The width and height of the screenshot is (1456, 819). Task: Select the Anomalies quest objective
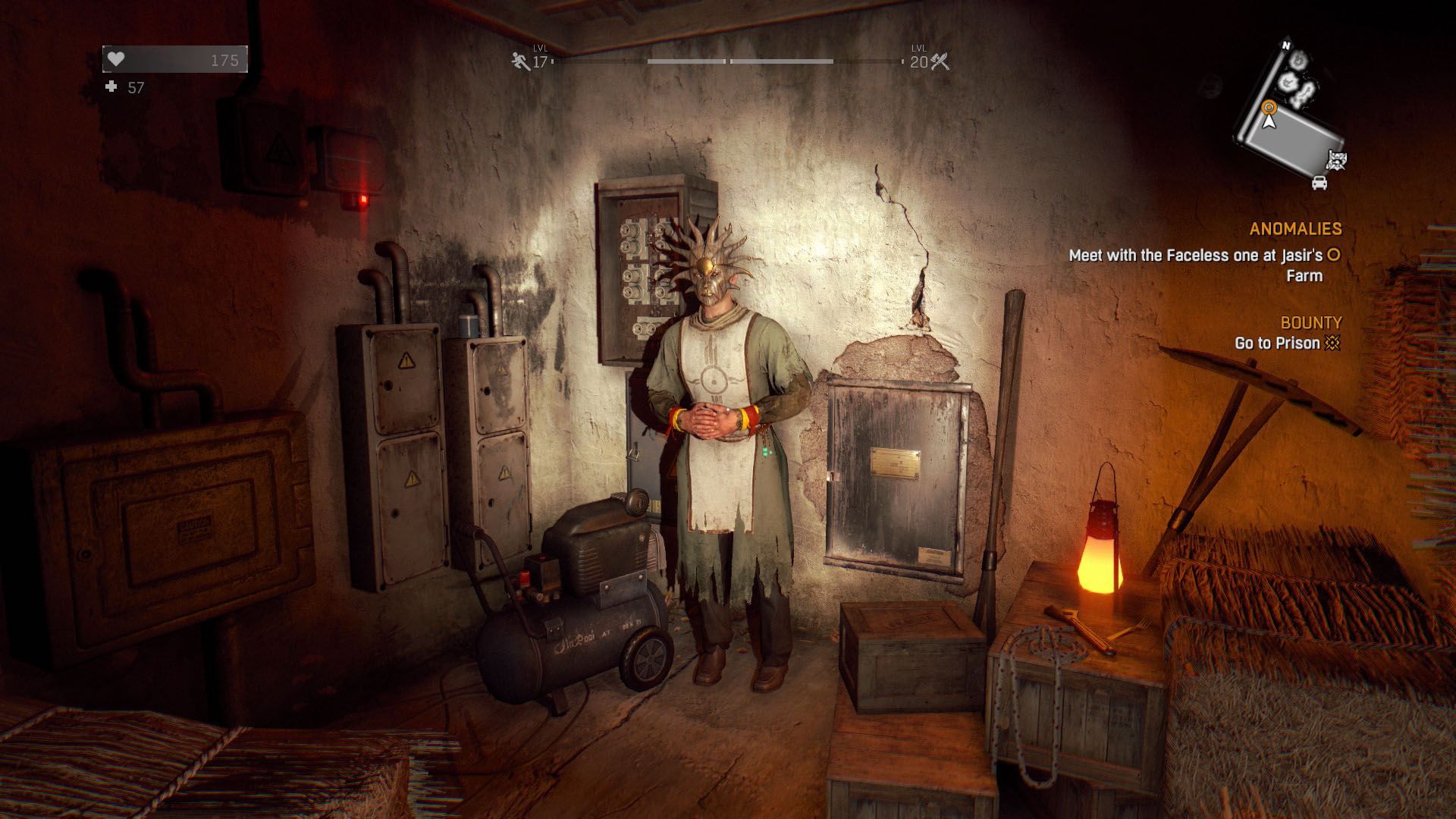pyautogui.click(x=1204, y=265)
